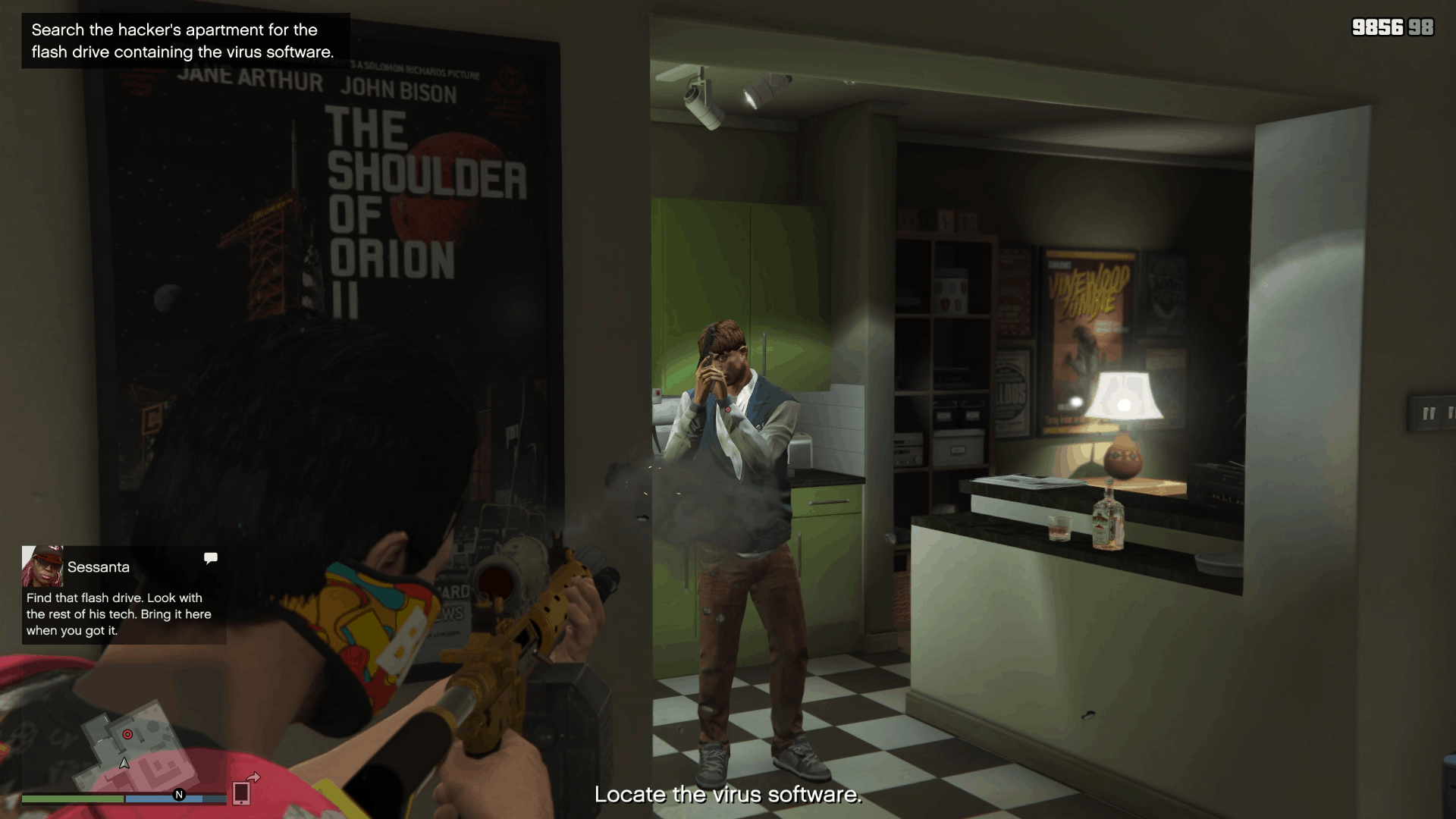Image resolution: width=1456 pixels, height=819 pixels.
Task: Select the player arrow on the minimap
Action: [x=125, y=764]
